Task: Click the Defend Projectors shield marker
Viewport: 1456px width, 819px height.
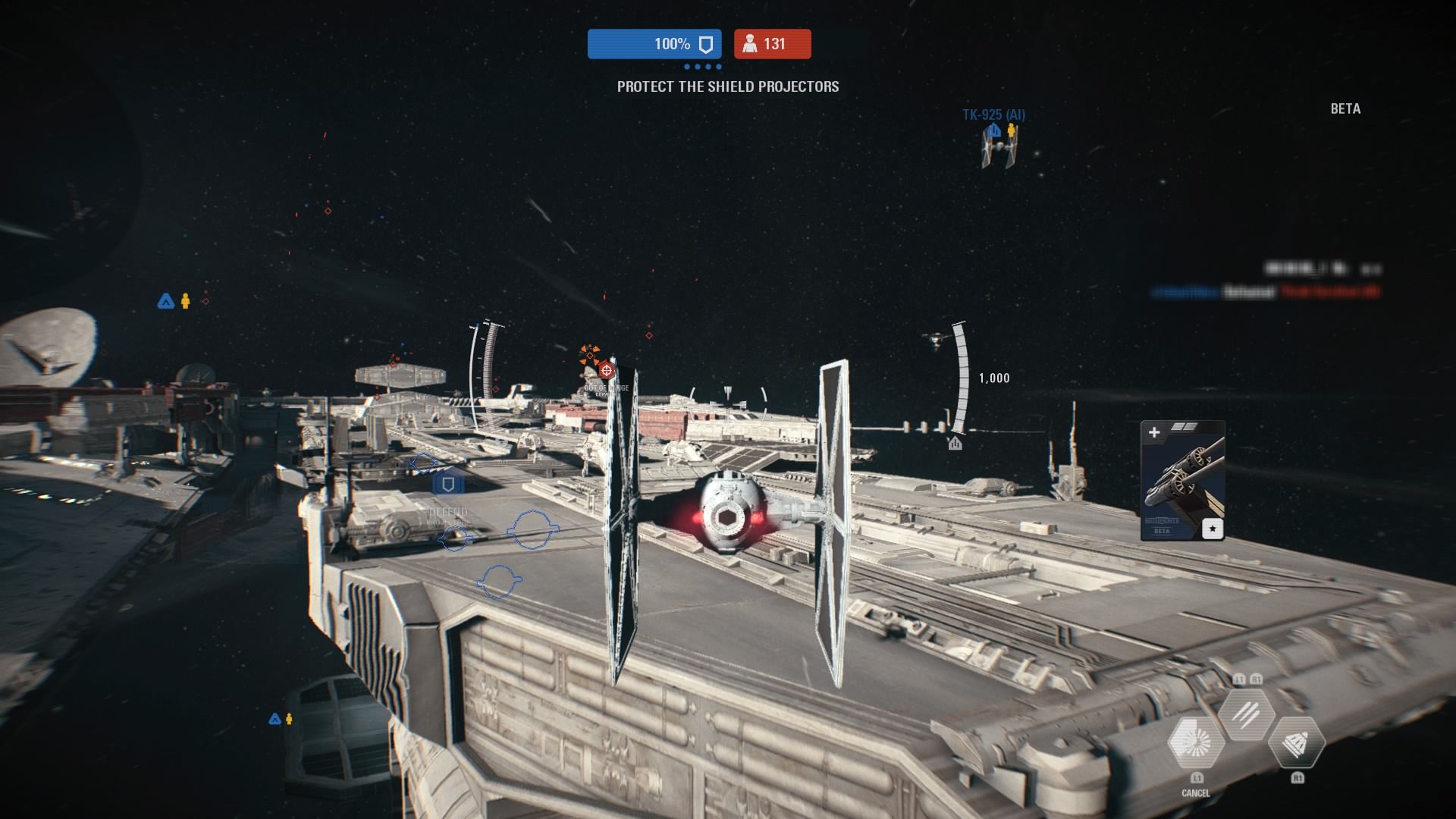Action: 448,485
